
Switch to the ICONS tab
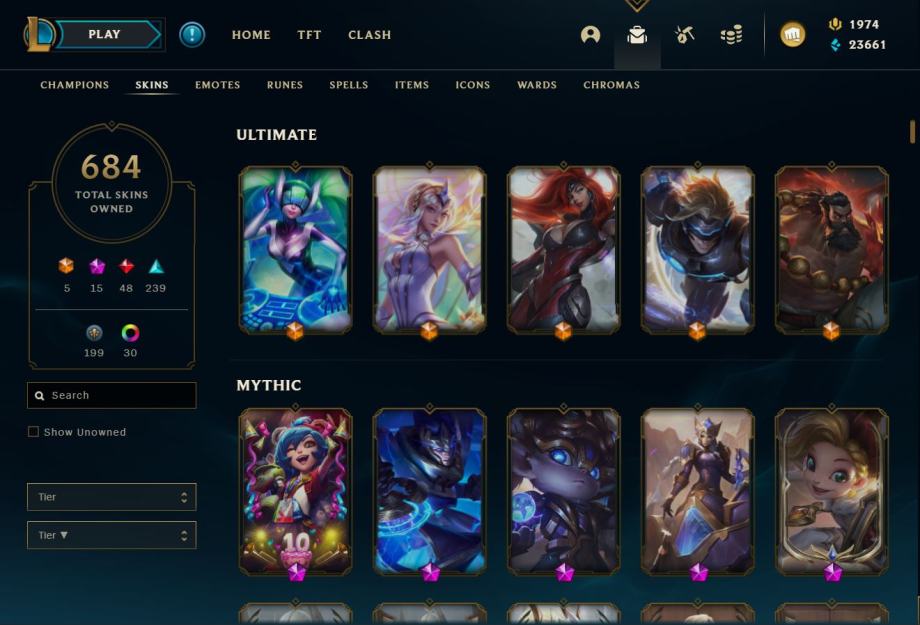pyautogui.click(x=472, y=85)
